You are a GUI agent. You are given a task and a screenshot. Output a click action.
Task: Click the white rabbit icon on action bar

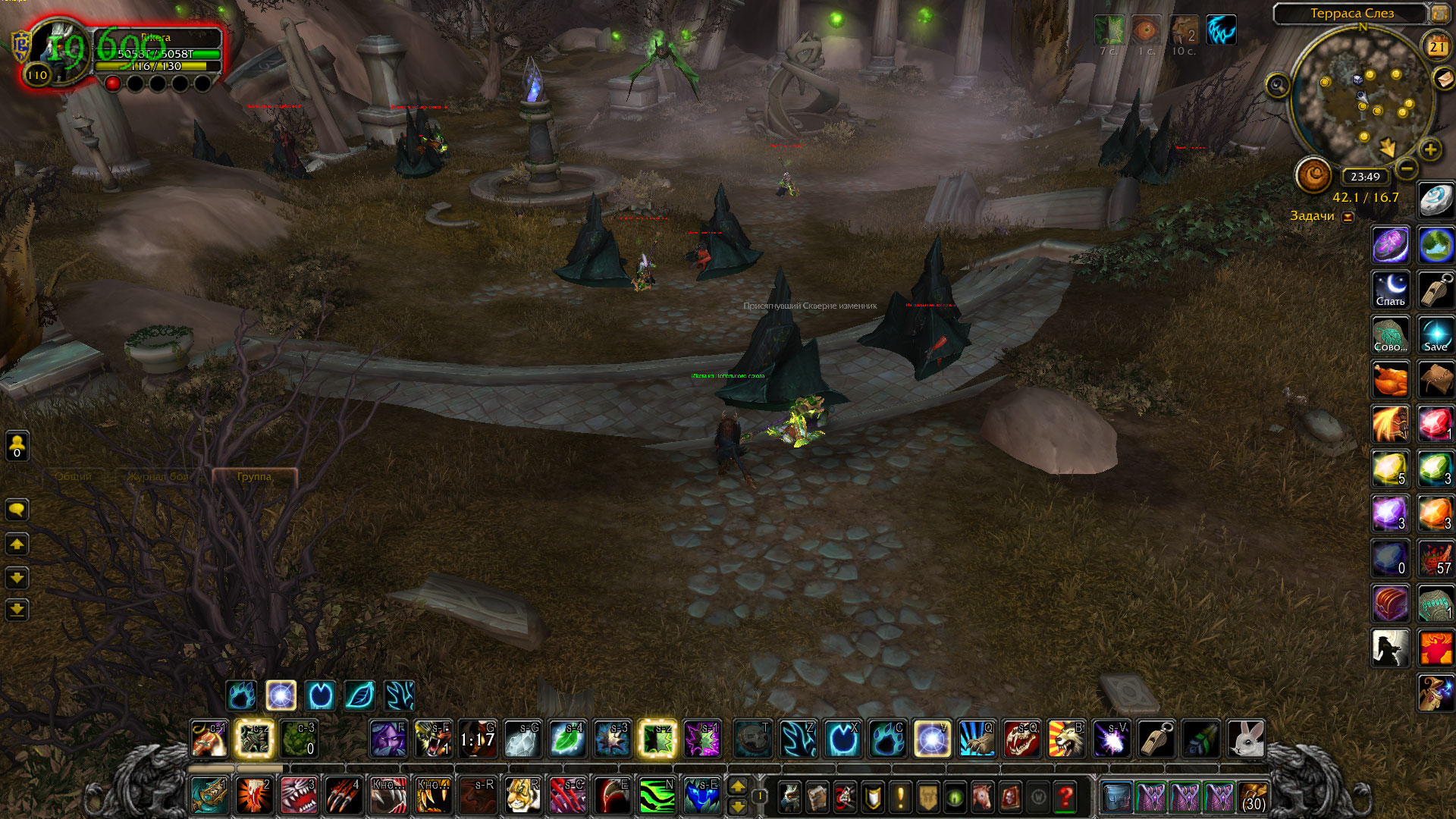click(1246, 739)
